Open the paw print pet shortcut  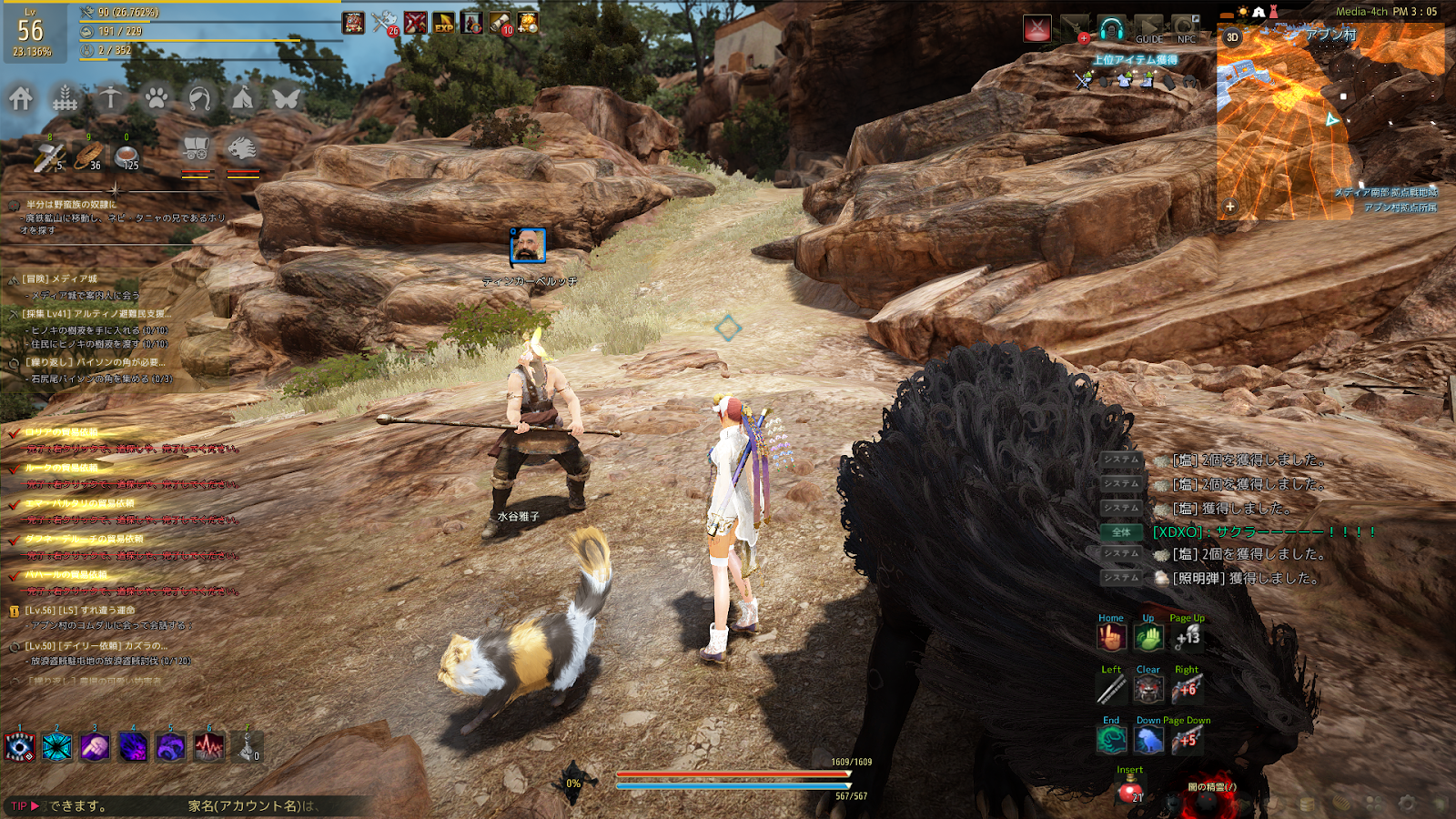156,97
